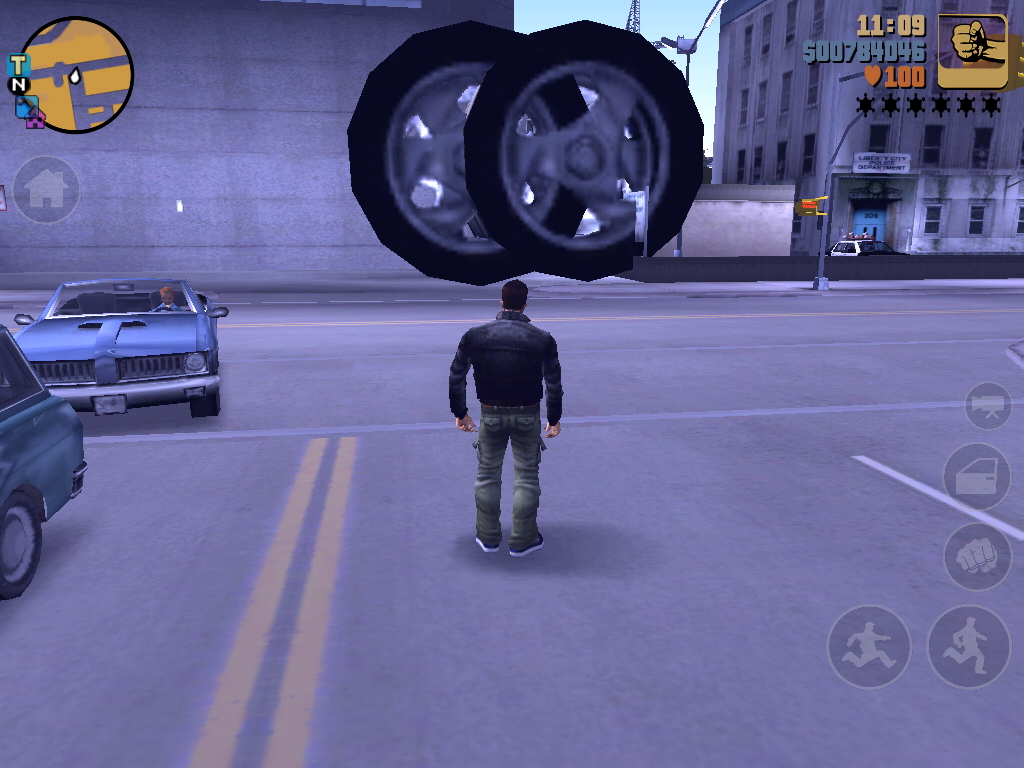Select the fist weapon icon
The height and width of the screenshot is (768, 1024).
click(971, 51)
